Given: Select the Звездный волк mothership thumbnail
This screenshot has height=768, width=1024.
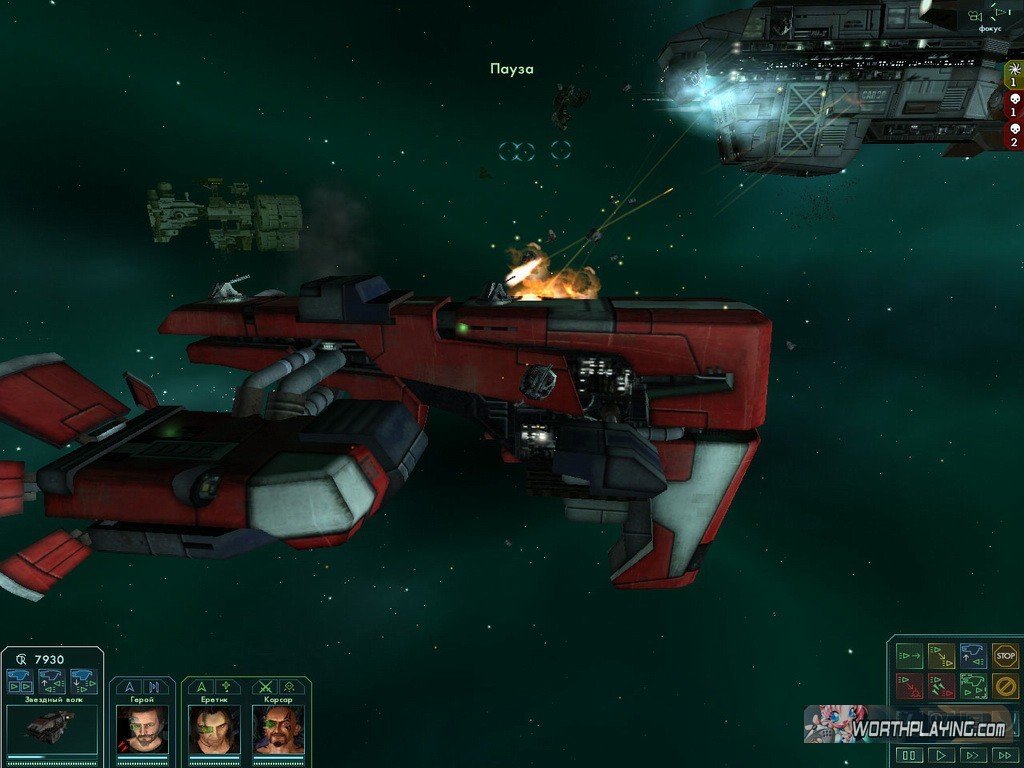Looking at the screenshot, I should tap(52, 729).
